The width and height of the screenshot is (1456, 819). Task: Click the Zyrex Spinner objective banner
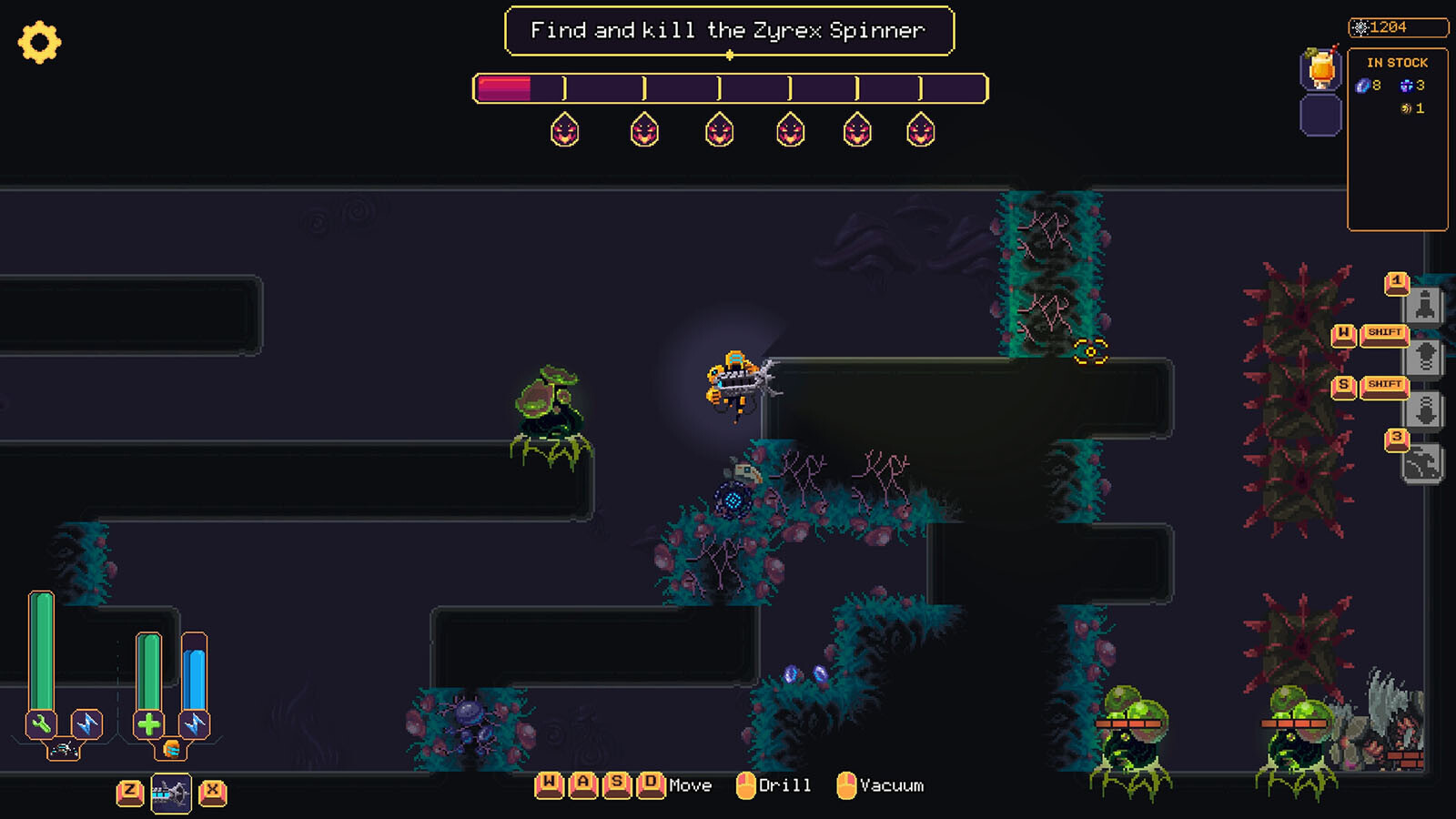click(x=729, y=31)
